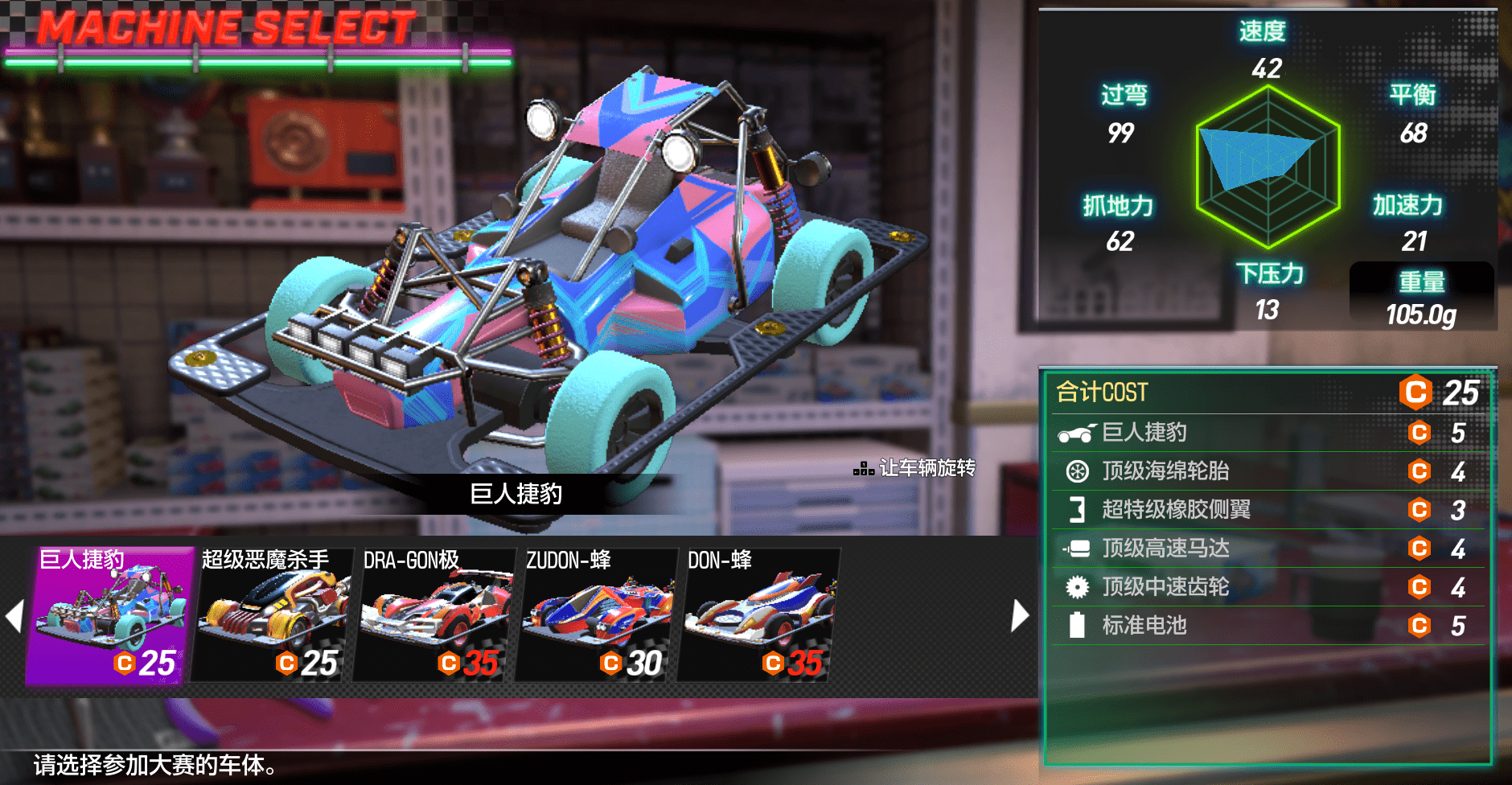Screen dimensions: 1512x785
Task: Pick the DRA-GON极 car
Action: pyautogui.click(x=434, y=615)
